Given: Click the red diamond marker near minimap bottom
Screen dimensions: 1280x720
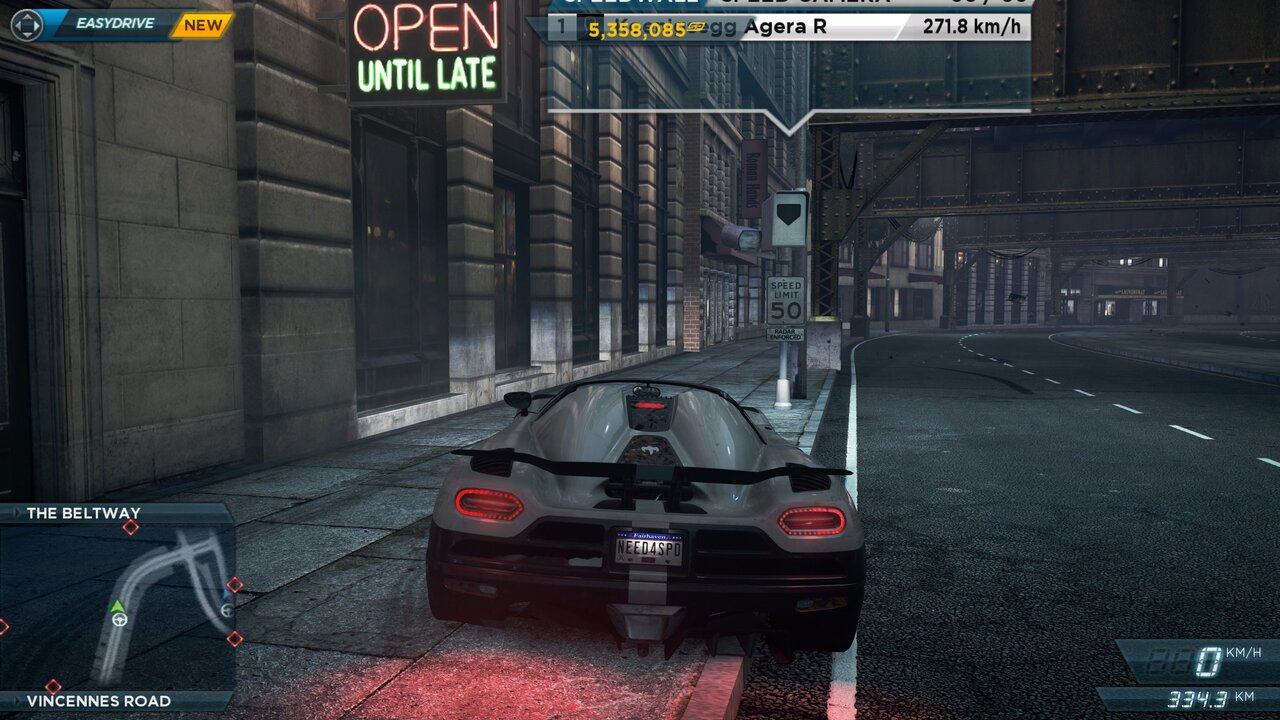Looking at the screenshot, I should coord(53,686).
